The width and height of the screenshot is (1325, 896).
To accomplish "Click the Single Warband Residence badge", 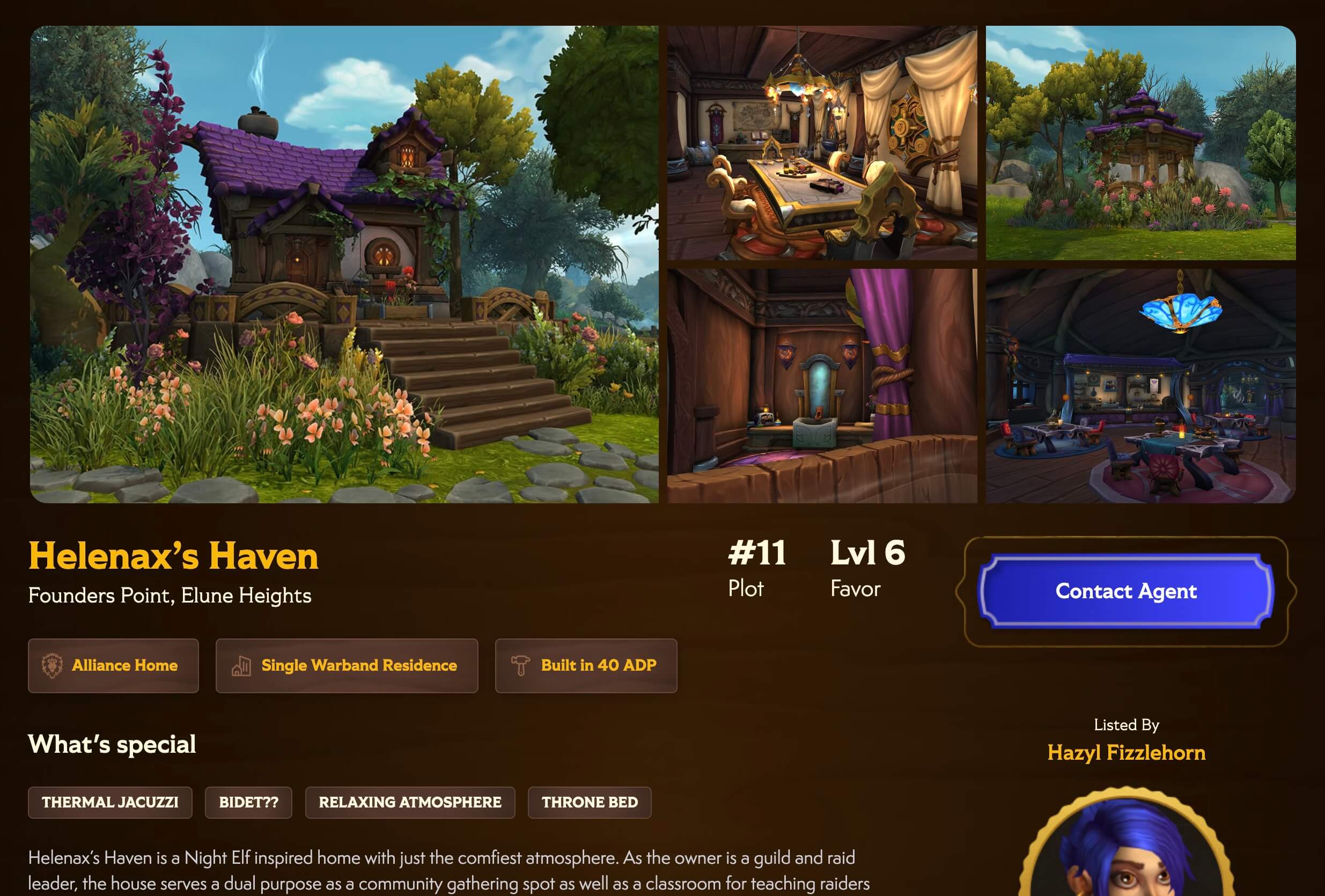I will [x=347, y=666].
